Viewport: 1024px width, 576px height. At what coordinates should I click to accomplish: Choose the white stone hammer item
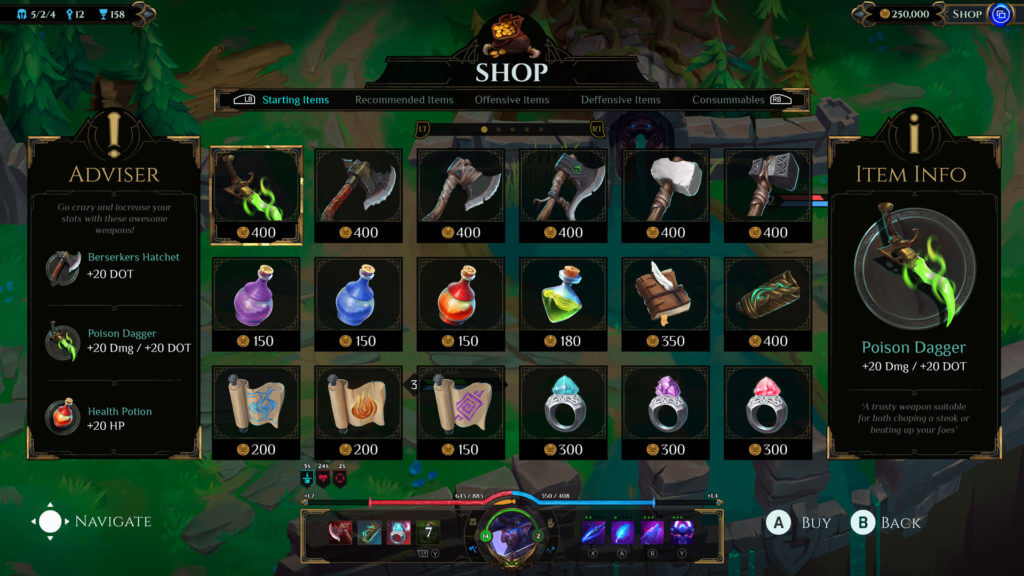pos(665,196)
